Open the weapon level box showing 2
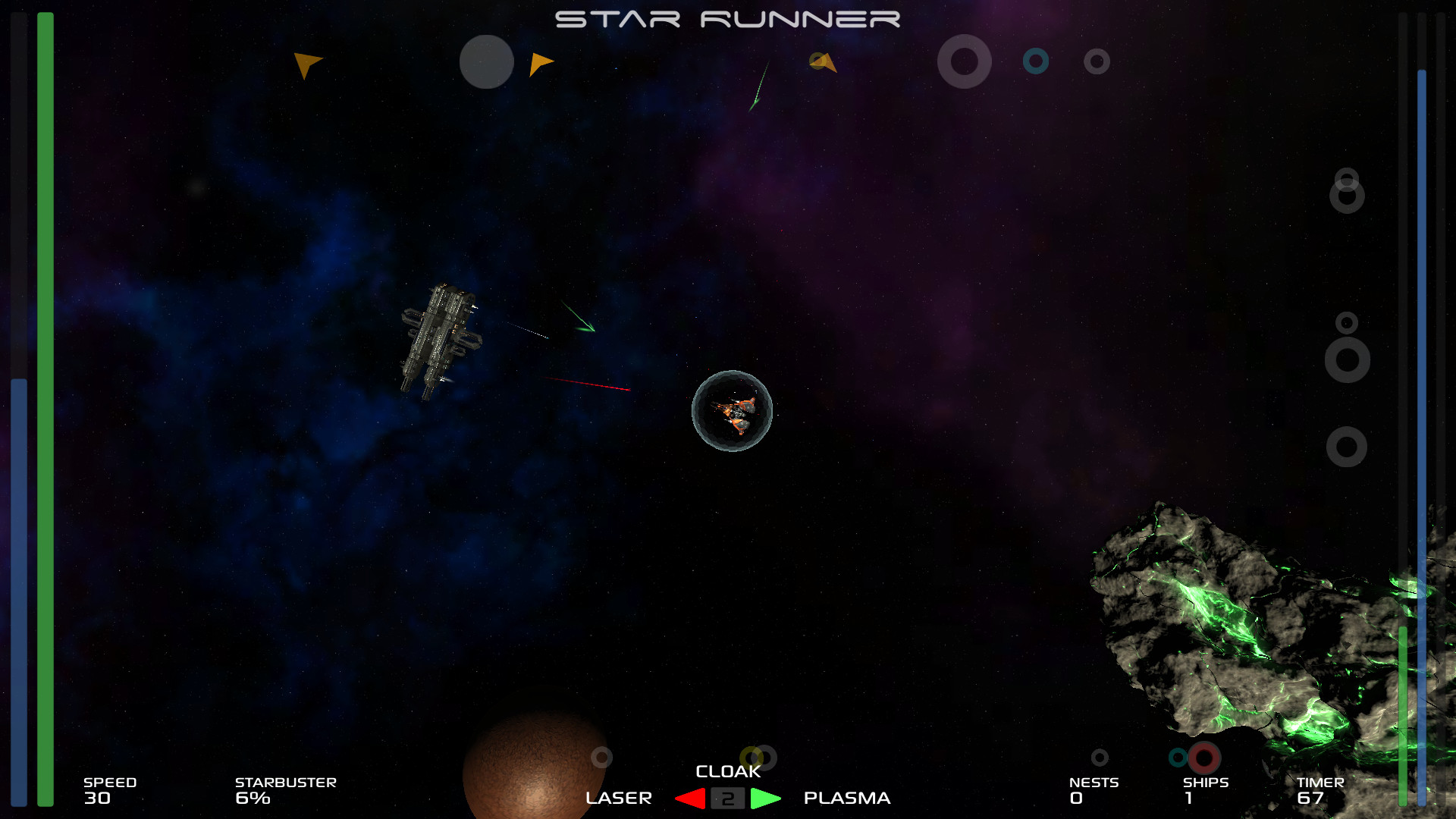1456x819 pixels. 728,798
